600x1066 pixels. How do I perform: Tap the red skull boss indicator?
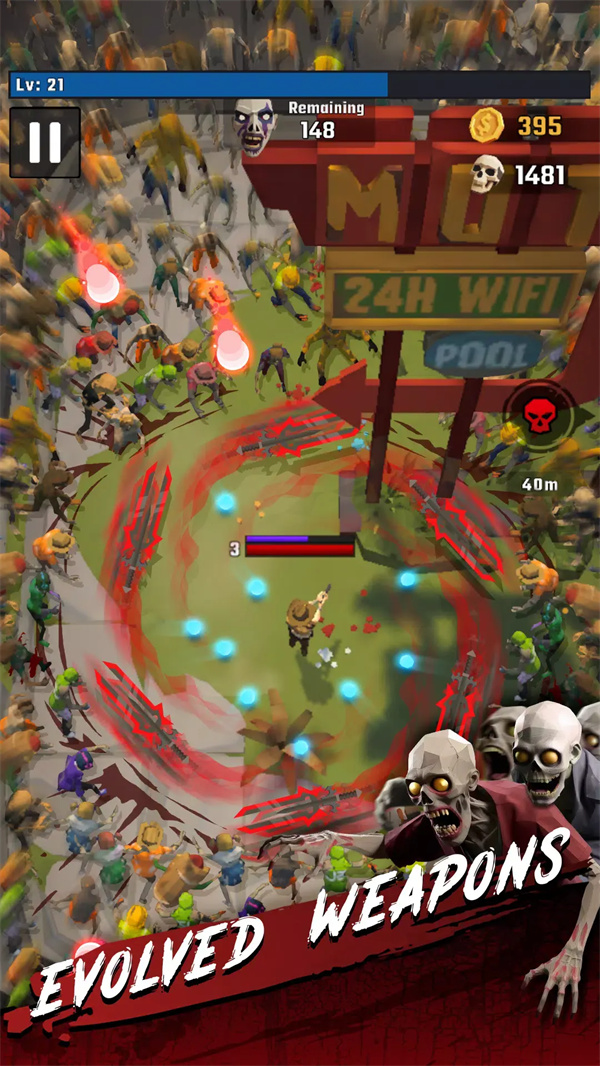click(538, 417)
